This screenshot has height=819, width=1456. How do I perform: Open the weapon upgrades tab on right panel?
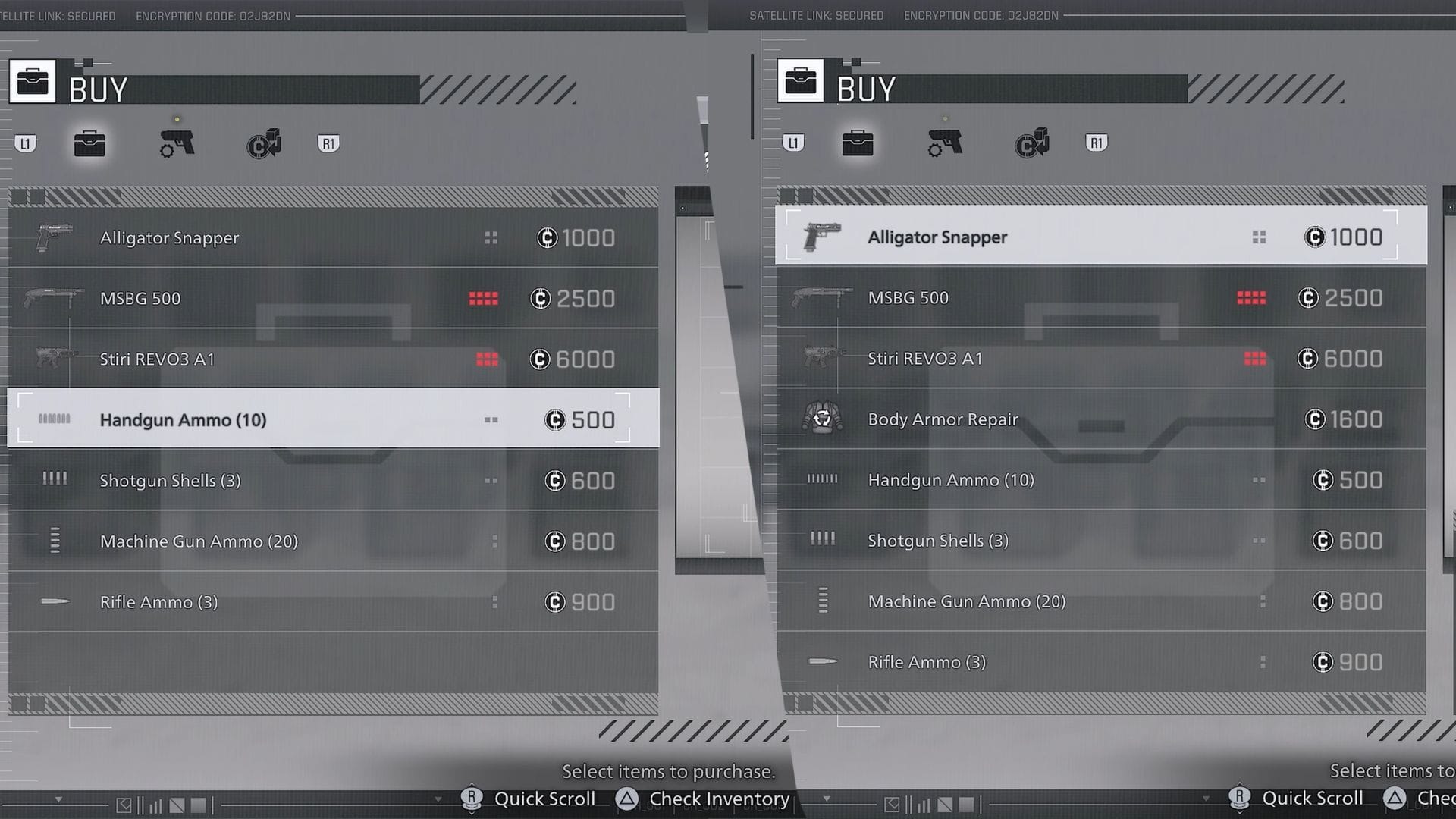[x=943, y=144]
